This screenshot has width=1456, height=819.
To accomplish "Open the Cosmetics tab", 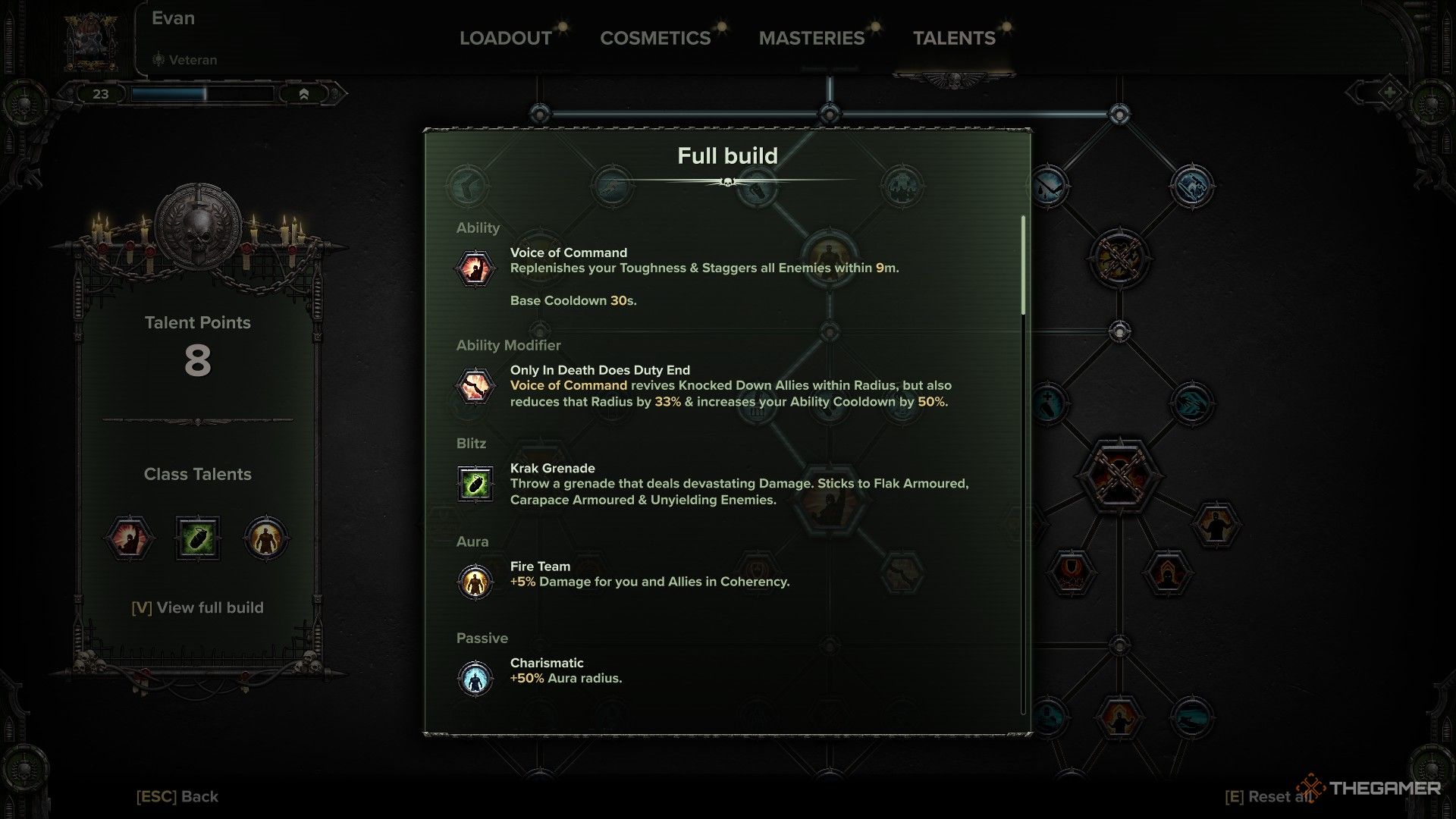I will [x=655, y=38].
